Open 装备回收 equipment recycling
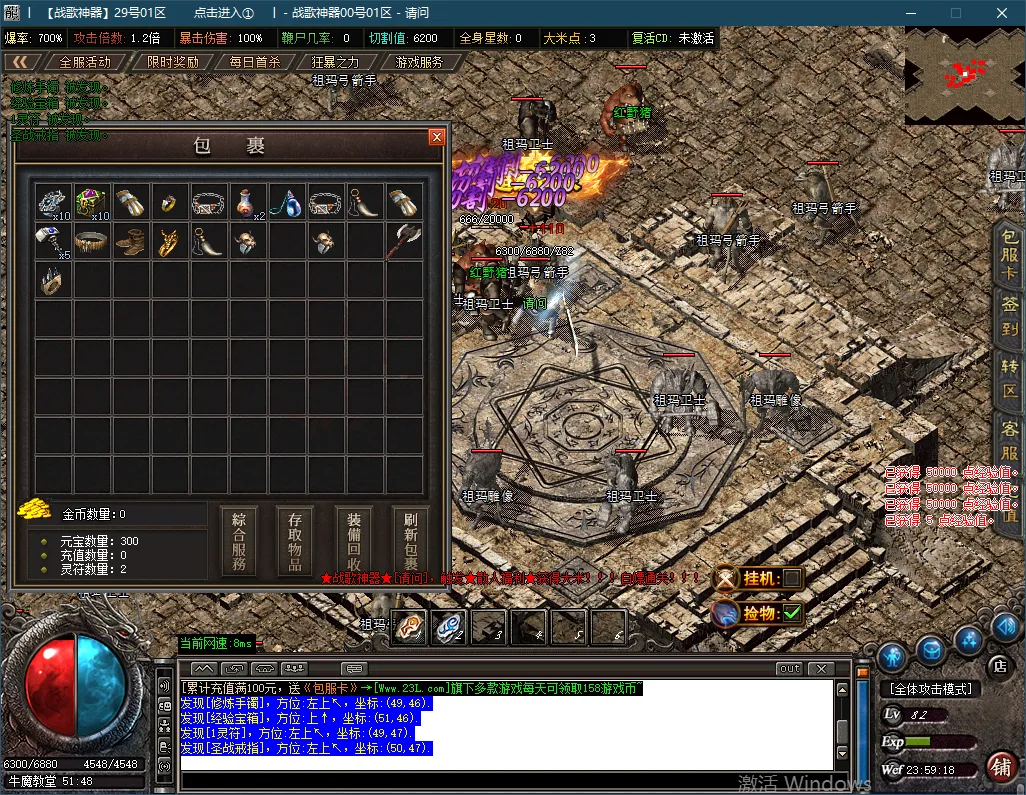Image resolution: width=1026 pixels, height=795 pixels. coord(354,541)
